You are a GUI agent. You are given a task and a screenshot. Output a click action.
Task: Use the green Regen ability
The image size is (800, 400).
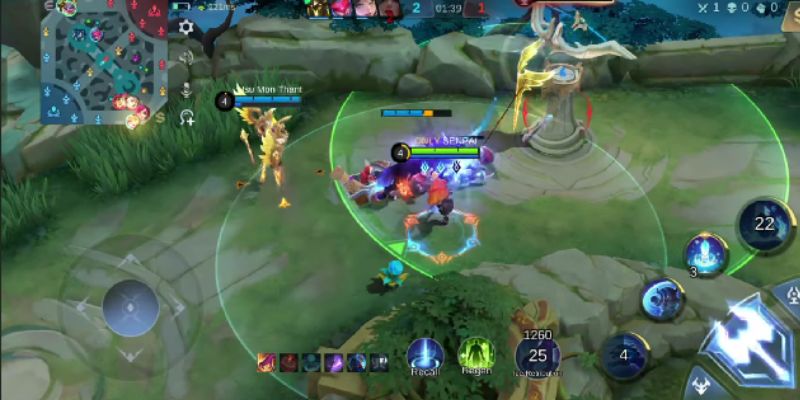pyautogui.click(x=476, y=355)
